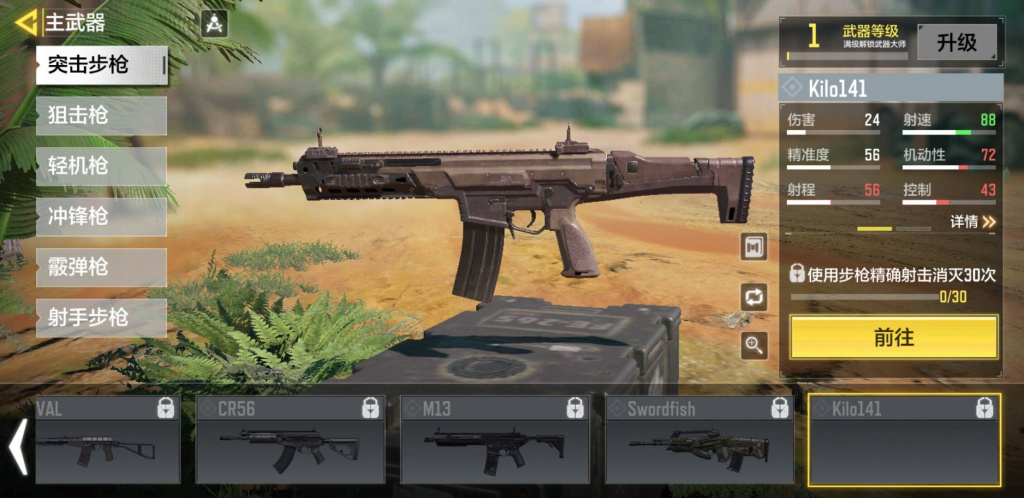Click the 升级 upgrade button
The width and height of the screenshot is (1024, 498).
tap(956, 42)
